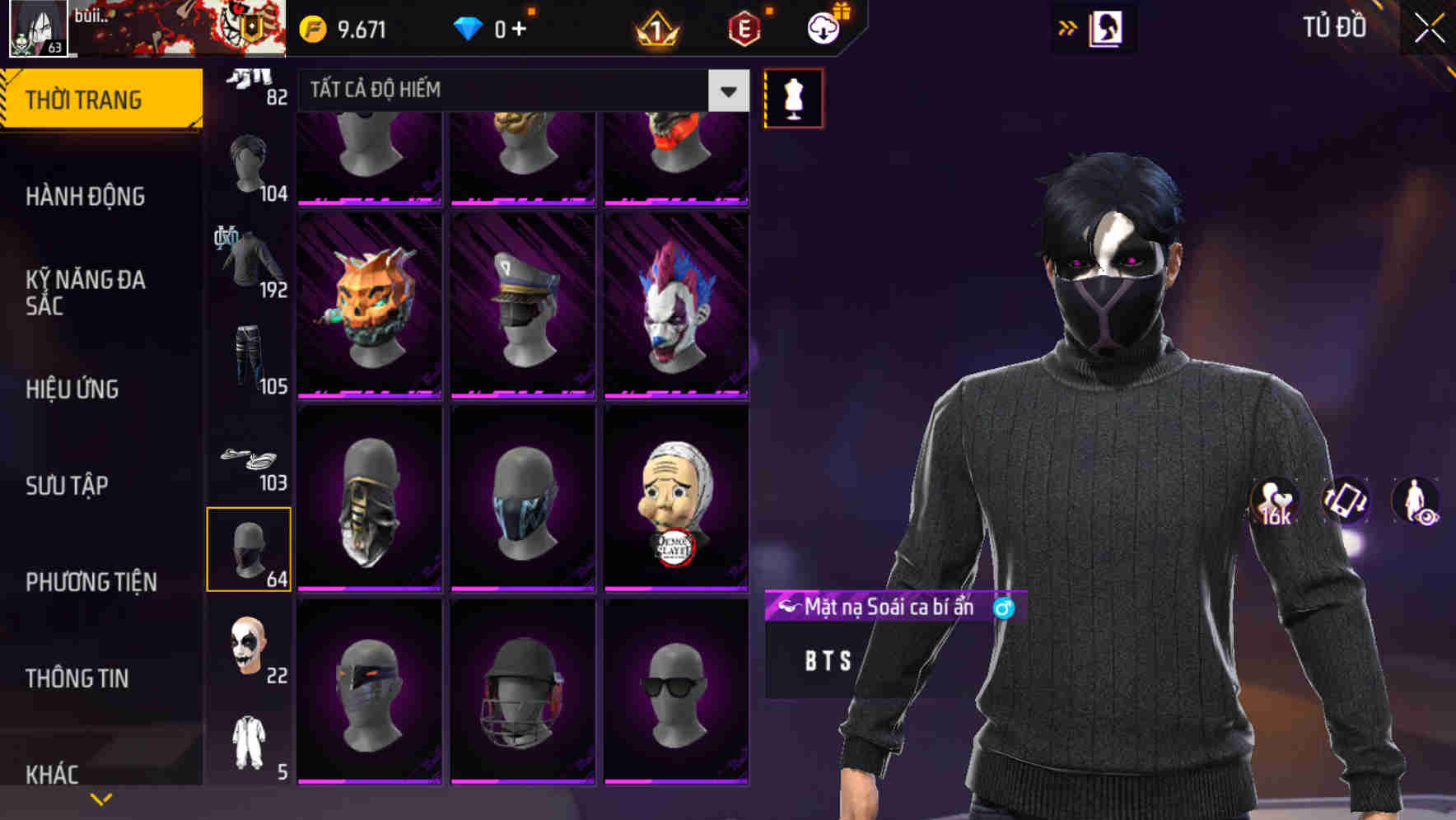The height and width of the screenshot is (820, 1456).
Task: Select the mask slot showing 64 items
Action: tap(250, 547)
